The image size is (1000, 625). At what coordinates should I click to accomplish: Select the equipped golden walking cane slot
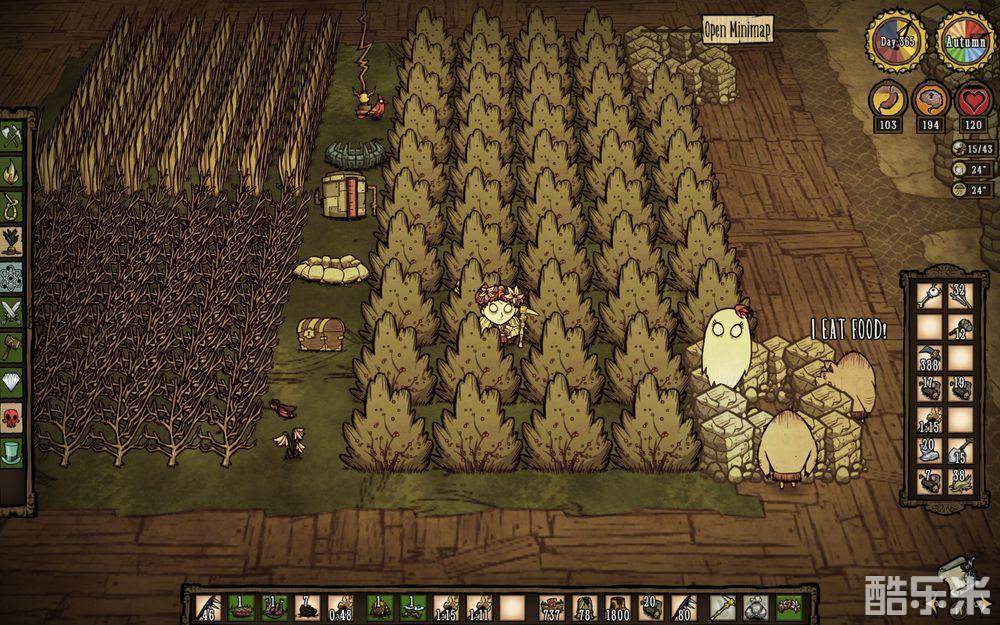722,605
